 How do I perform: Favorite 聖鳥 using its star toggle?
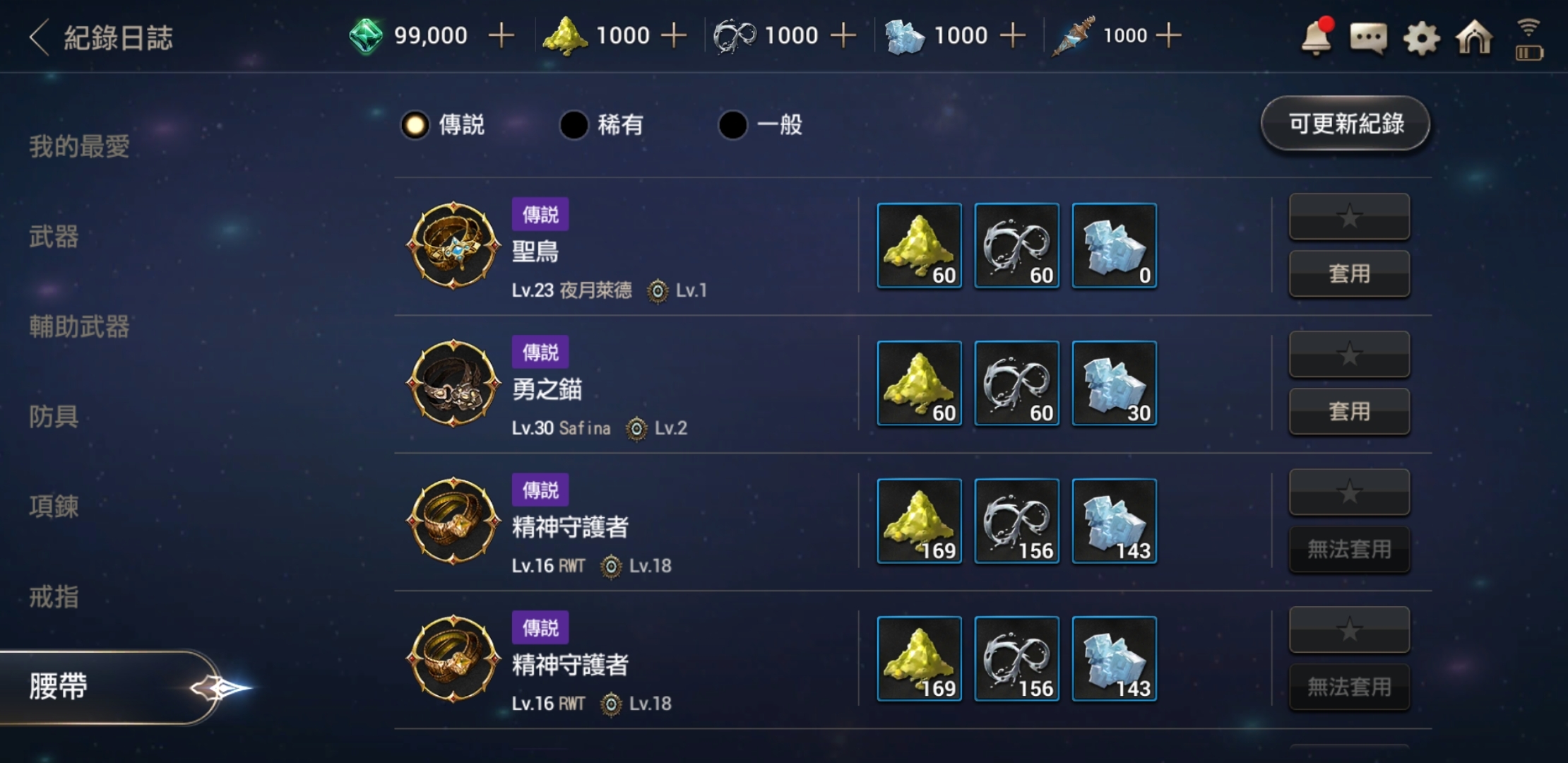click(1349, 218)
